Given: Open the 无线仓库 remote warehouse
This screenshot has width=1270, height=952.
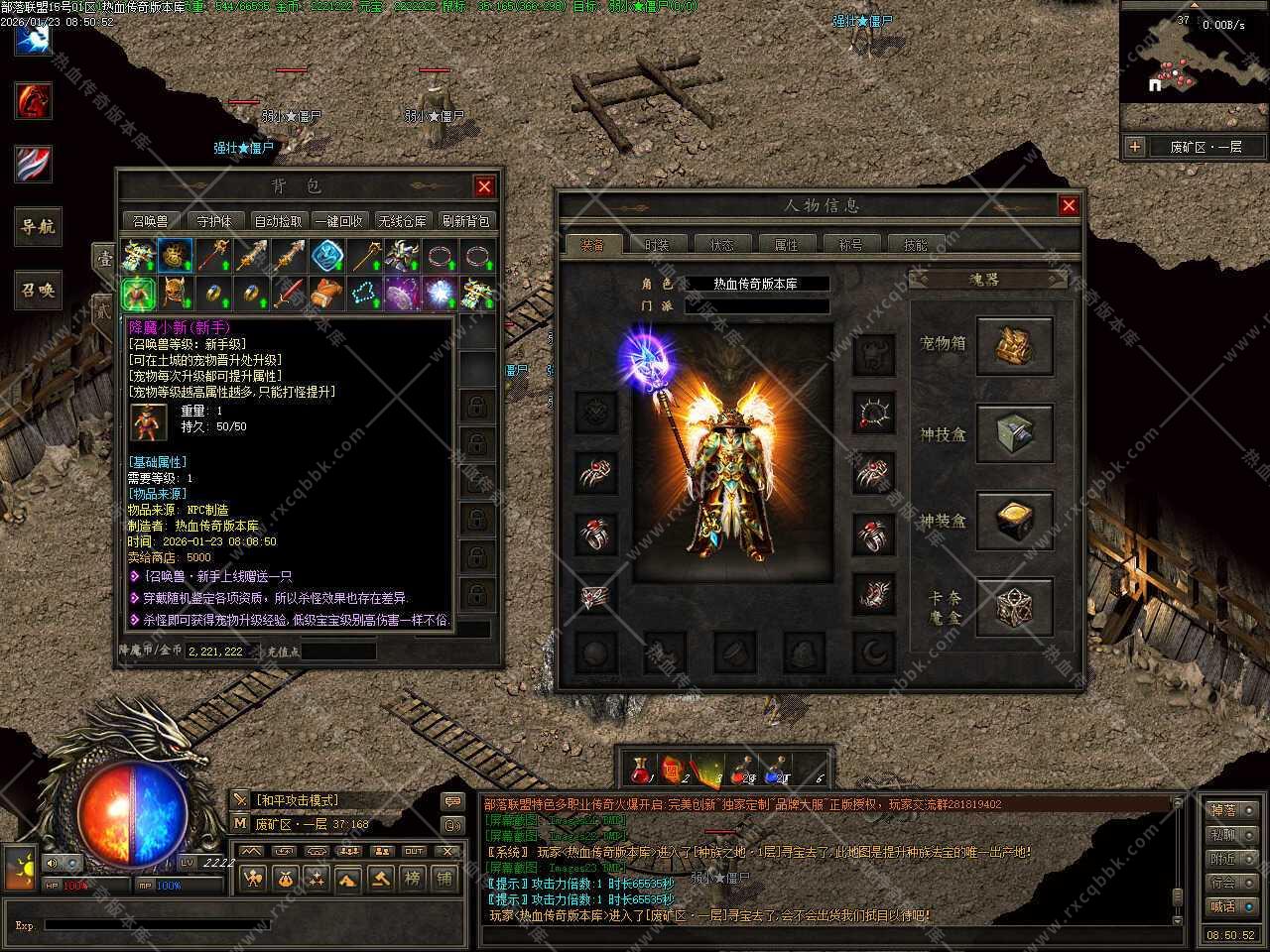Looking at the screenshot, I should 401,221.
